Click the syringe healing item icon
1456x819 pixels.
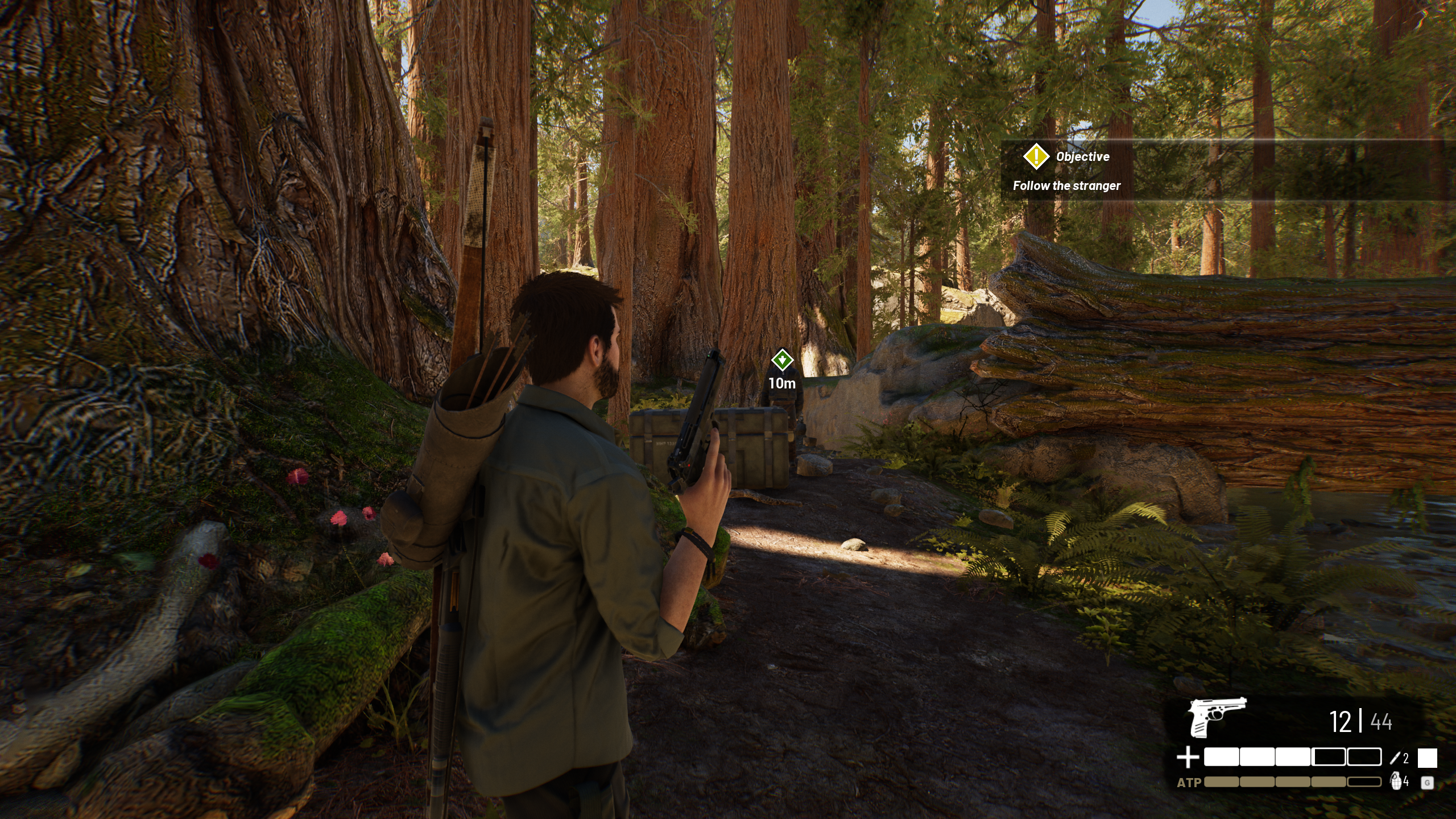[1395, 758]
